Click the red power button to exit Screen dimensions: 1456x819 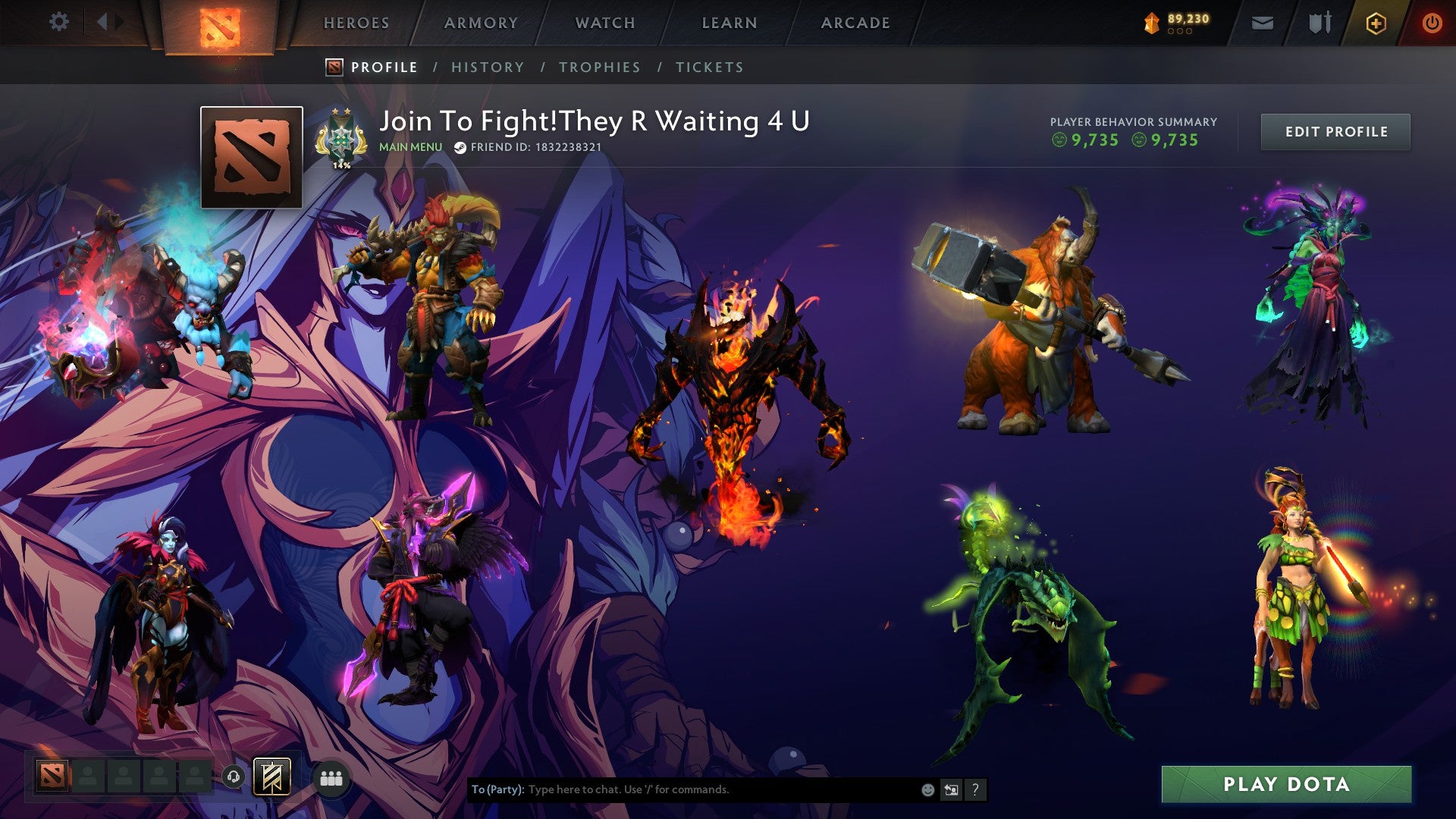click(1432, 22)
